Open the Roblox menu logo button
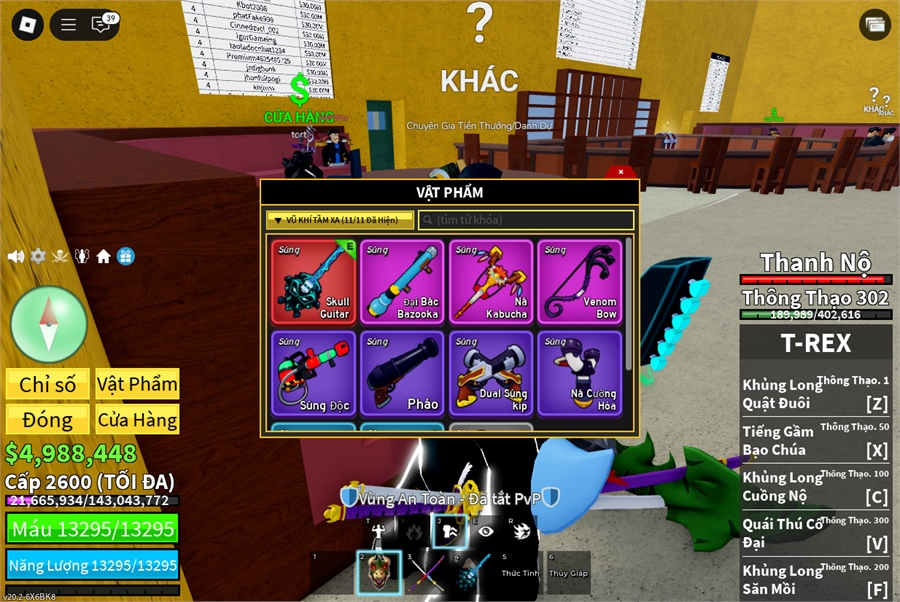 (28, 25)
